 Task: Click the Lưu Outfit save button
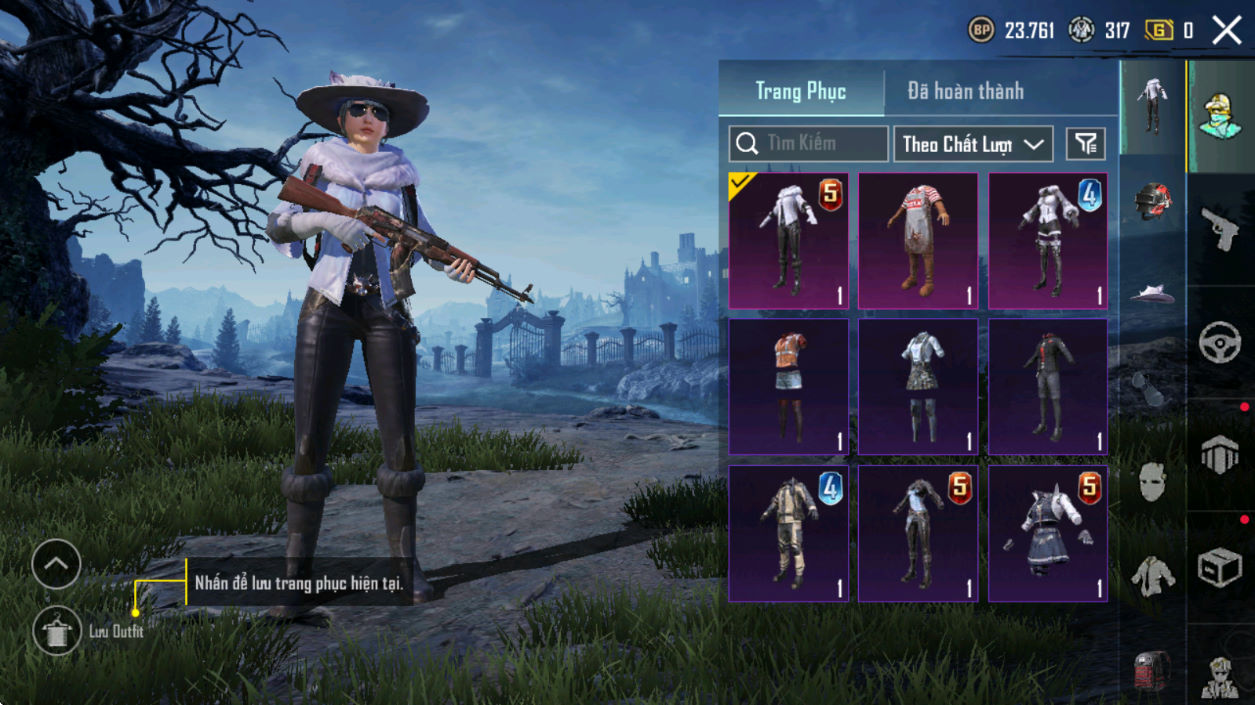click(57, 632)
